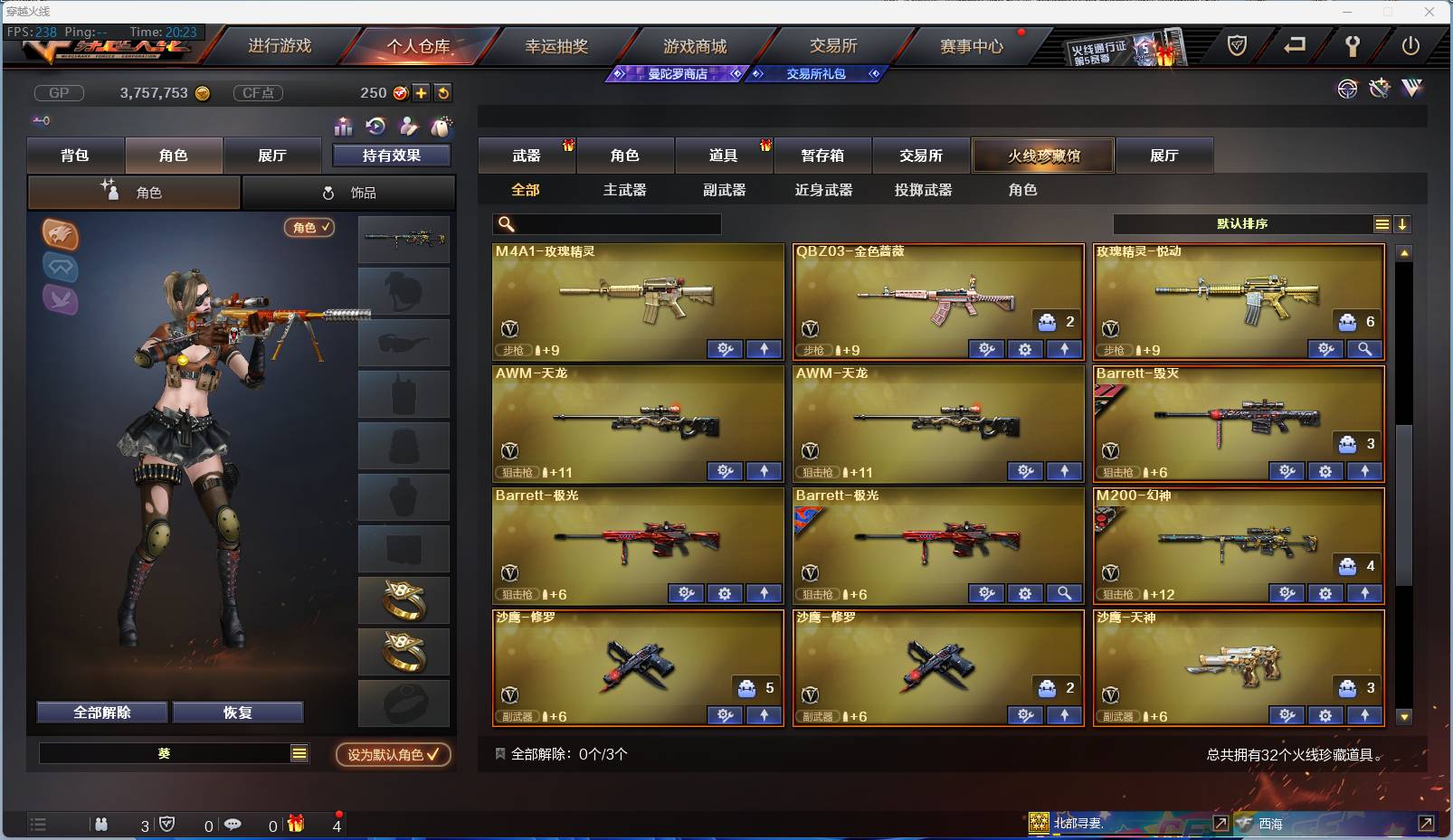Screen dimensions: 1453x840
Task: Click the magnifier icon on 玫瑰精灵-悦动 card
Action: (1366, 349)
